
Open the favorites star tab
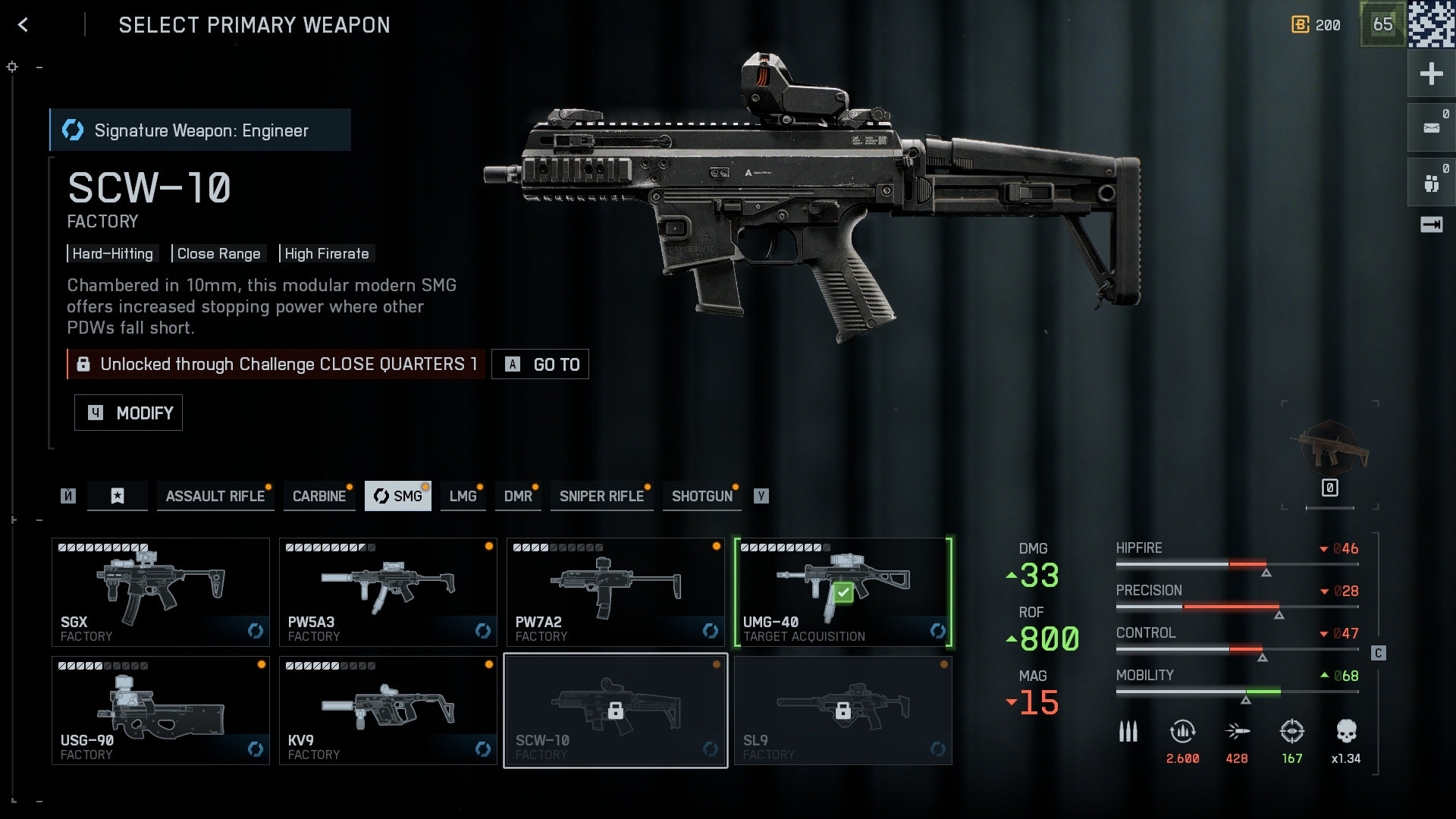[118, 496]
